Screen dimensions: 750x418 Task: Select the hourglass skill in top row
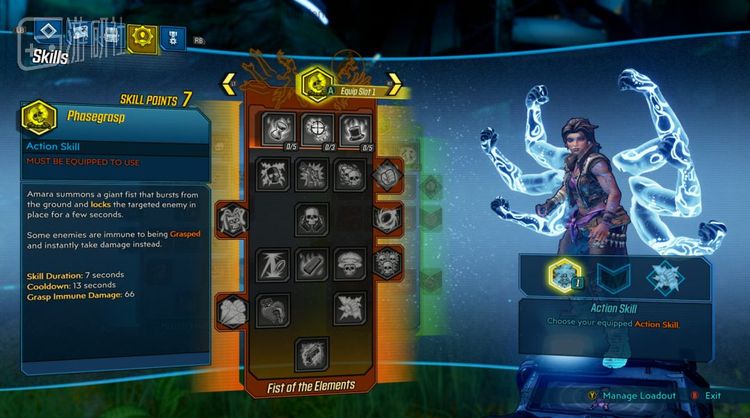[x=276, y=128]
